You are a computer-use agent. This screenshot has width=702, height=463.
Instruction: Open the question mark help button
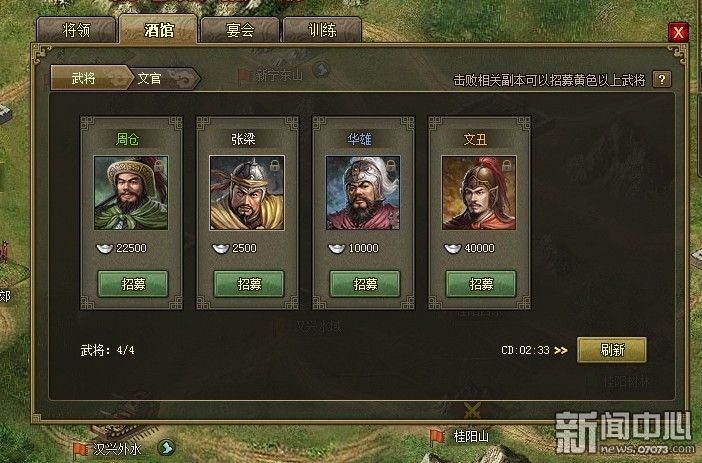coord(661,80)
